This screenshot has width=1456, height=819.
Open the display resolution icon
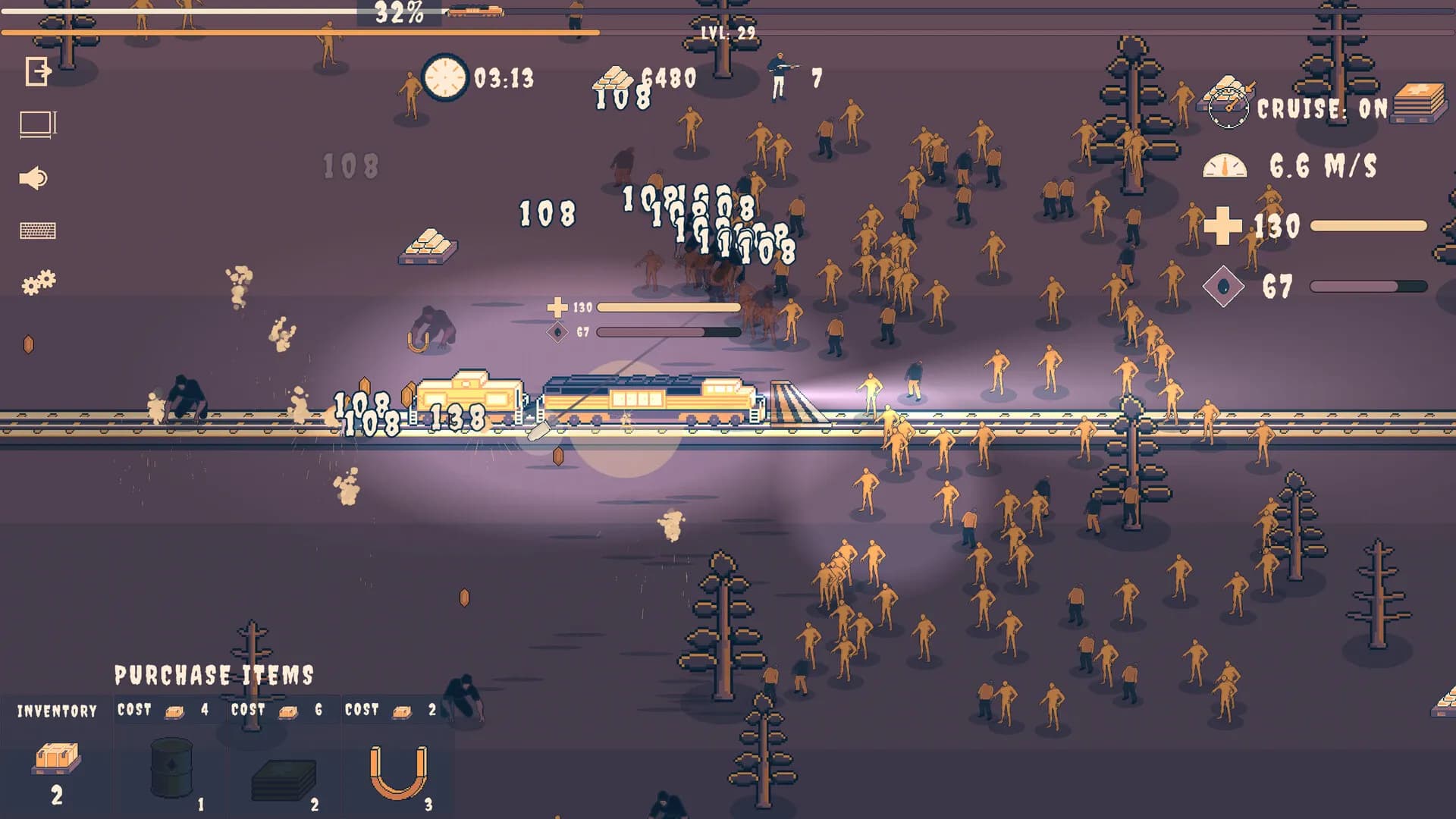pos(36,124)
